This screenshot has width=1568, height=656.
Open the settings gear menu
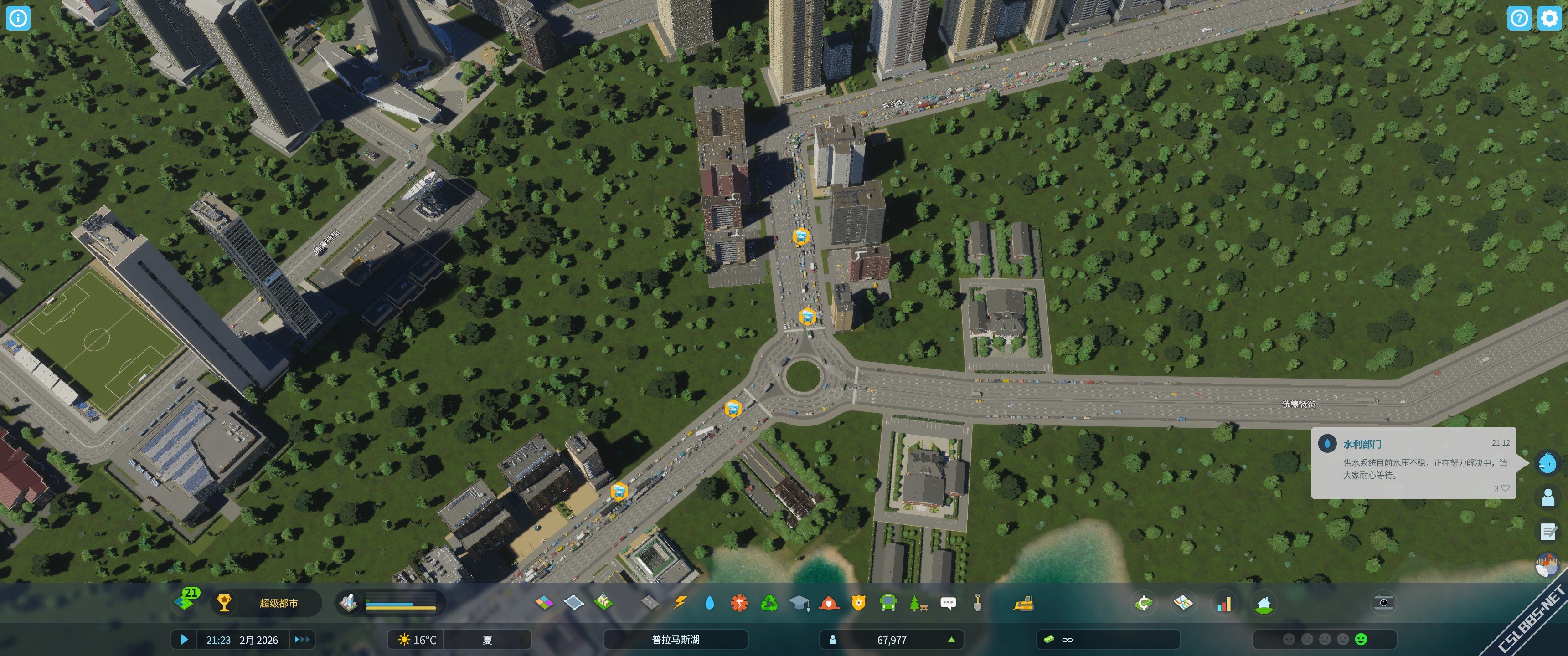[1549, 18]
